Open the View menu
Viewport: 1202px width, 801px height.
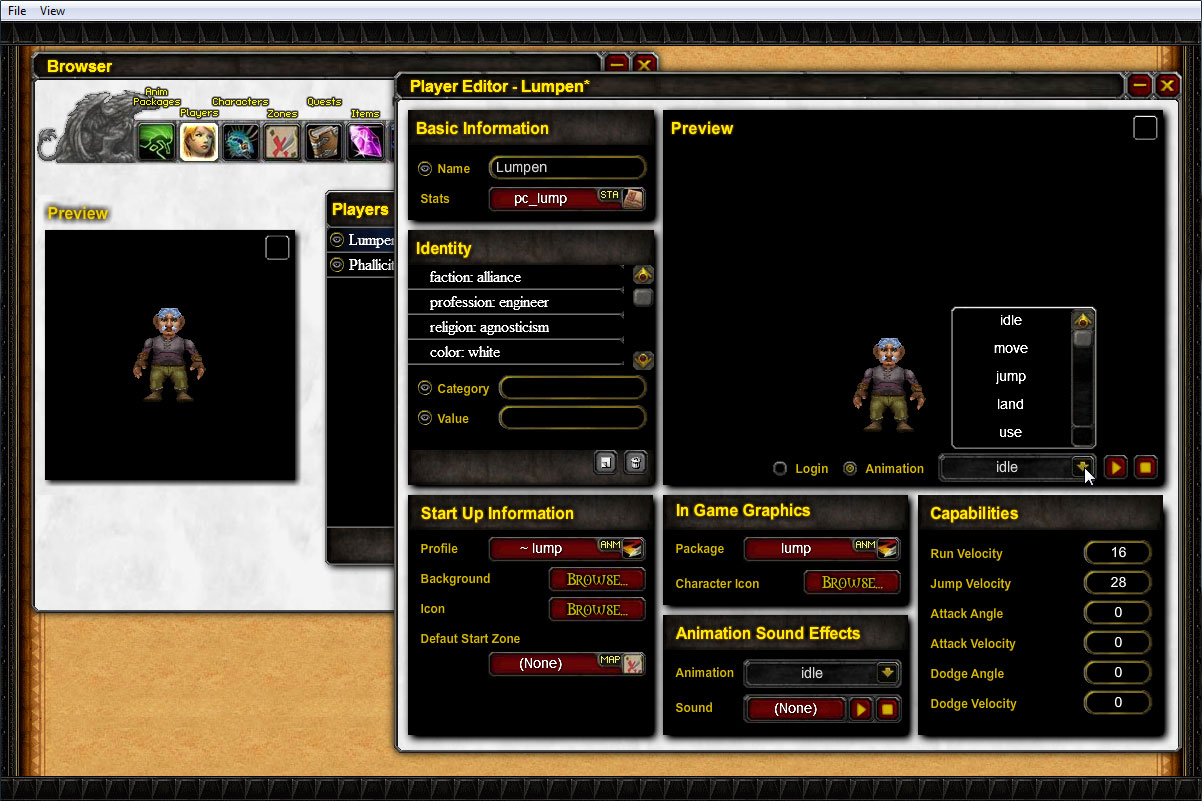[x=52, y=11]
